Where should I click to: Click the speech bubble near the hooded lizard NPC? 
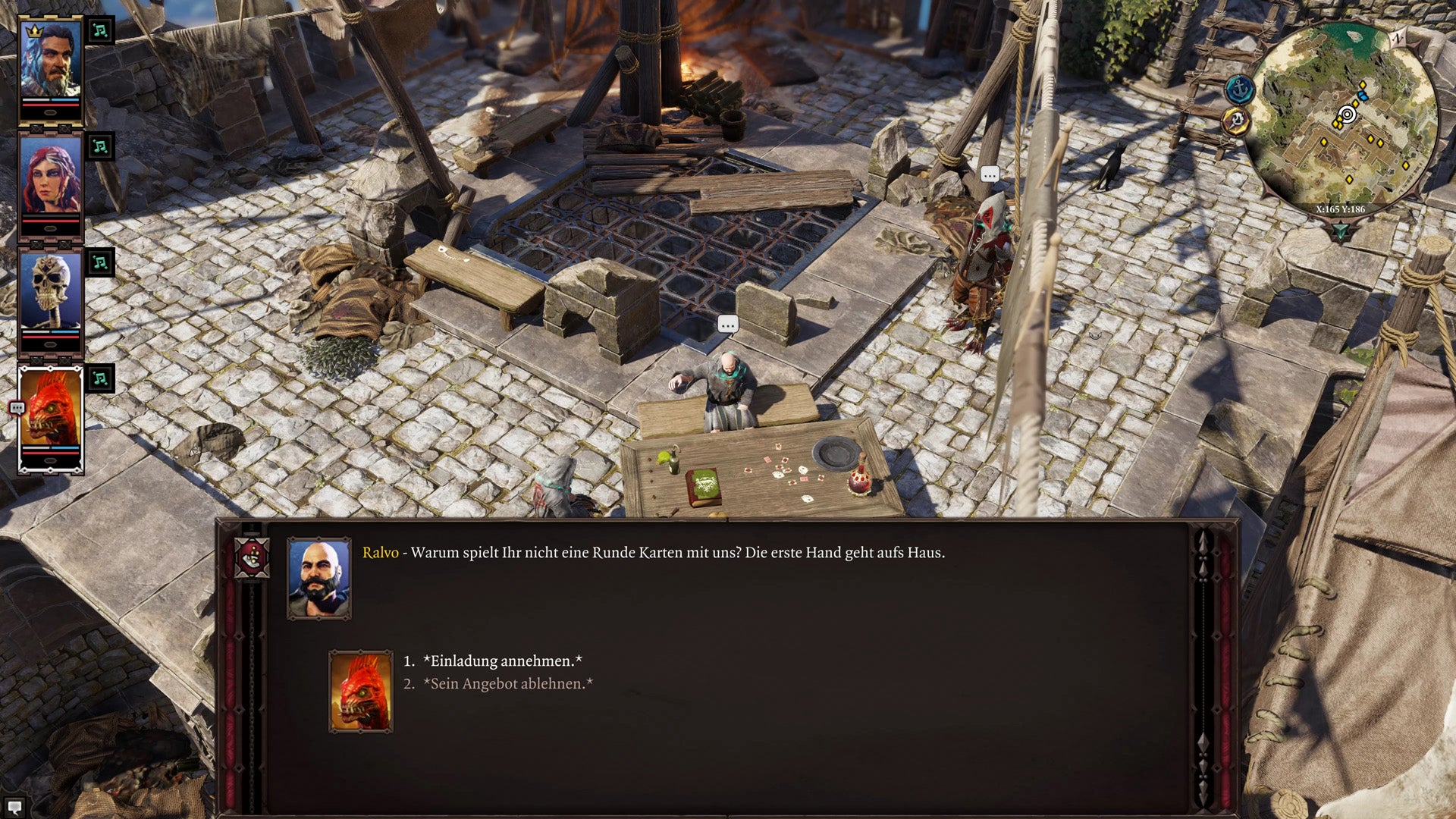click(x=989, y=173)
